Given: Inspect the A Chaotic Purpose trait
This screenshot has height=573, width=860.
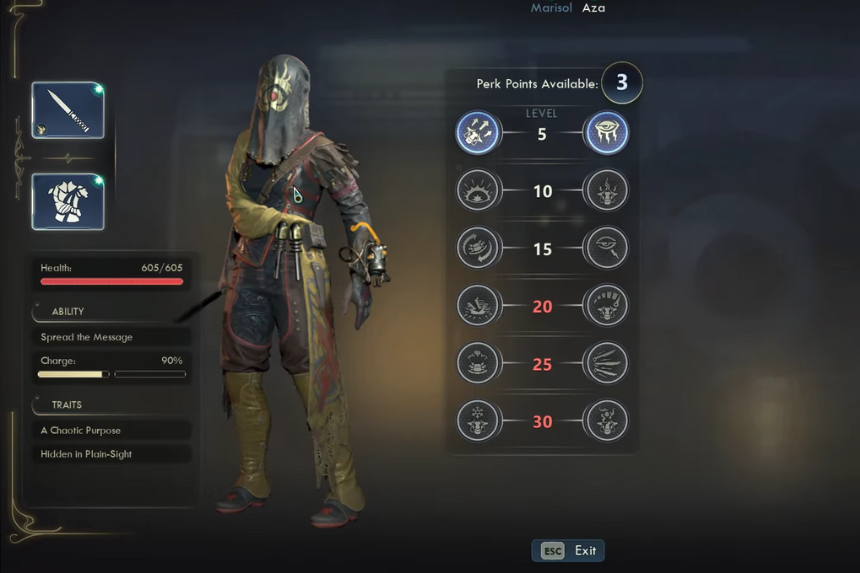Looking at the screenshot, I should pyautogui.click(x=110, y=430).
